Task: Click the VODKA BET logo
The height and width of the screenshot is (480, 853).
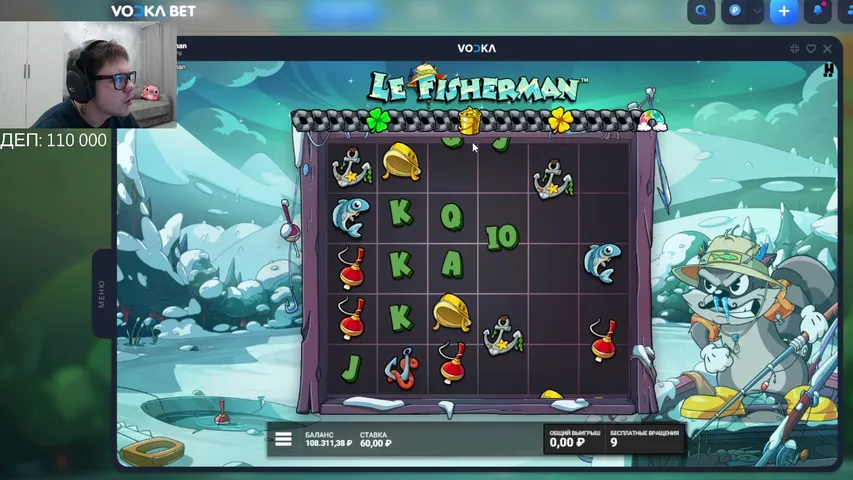Action: pyautogui.click(x=153, y=11)
